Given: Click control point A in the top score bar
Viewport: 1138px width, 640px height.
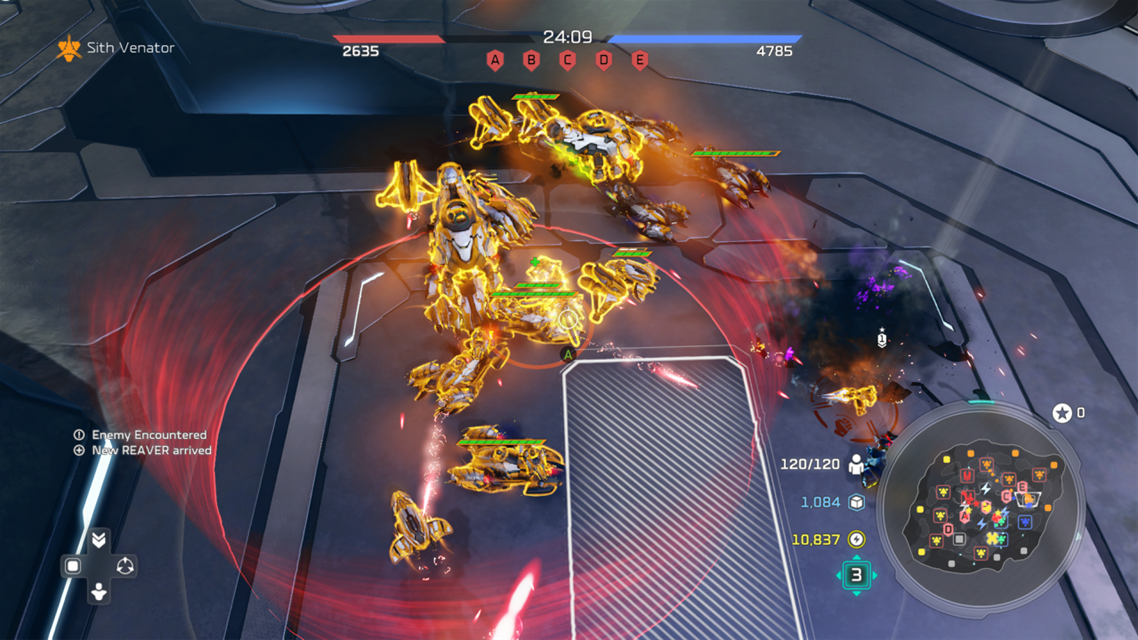Looking at the screenshot, I should coord(495,60).
